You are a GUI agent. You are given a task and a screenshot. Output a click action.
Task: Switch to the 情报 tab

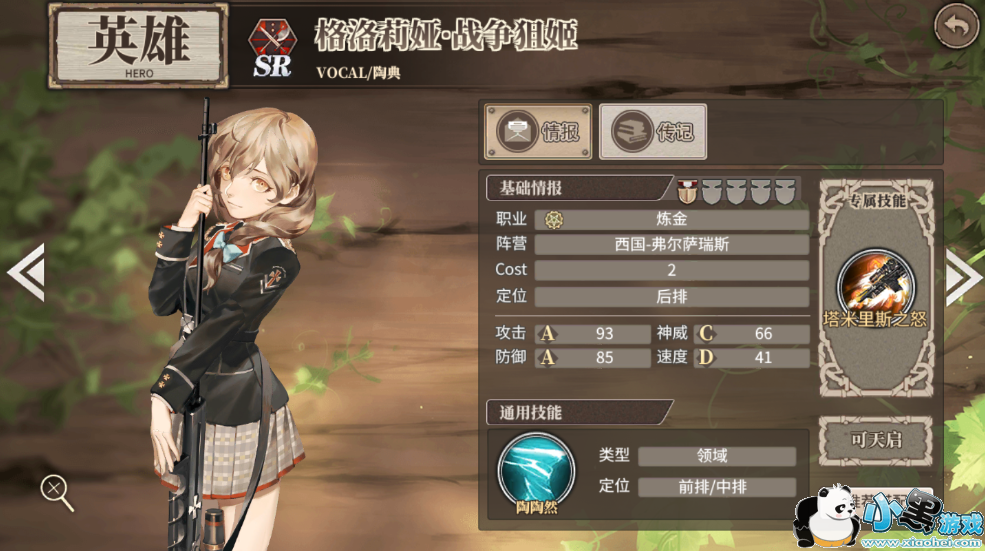(539, 132)
